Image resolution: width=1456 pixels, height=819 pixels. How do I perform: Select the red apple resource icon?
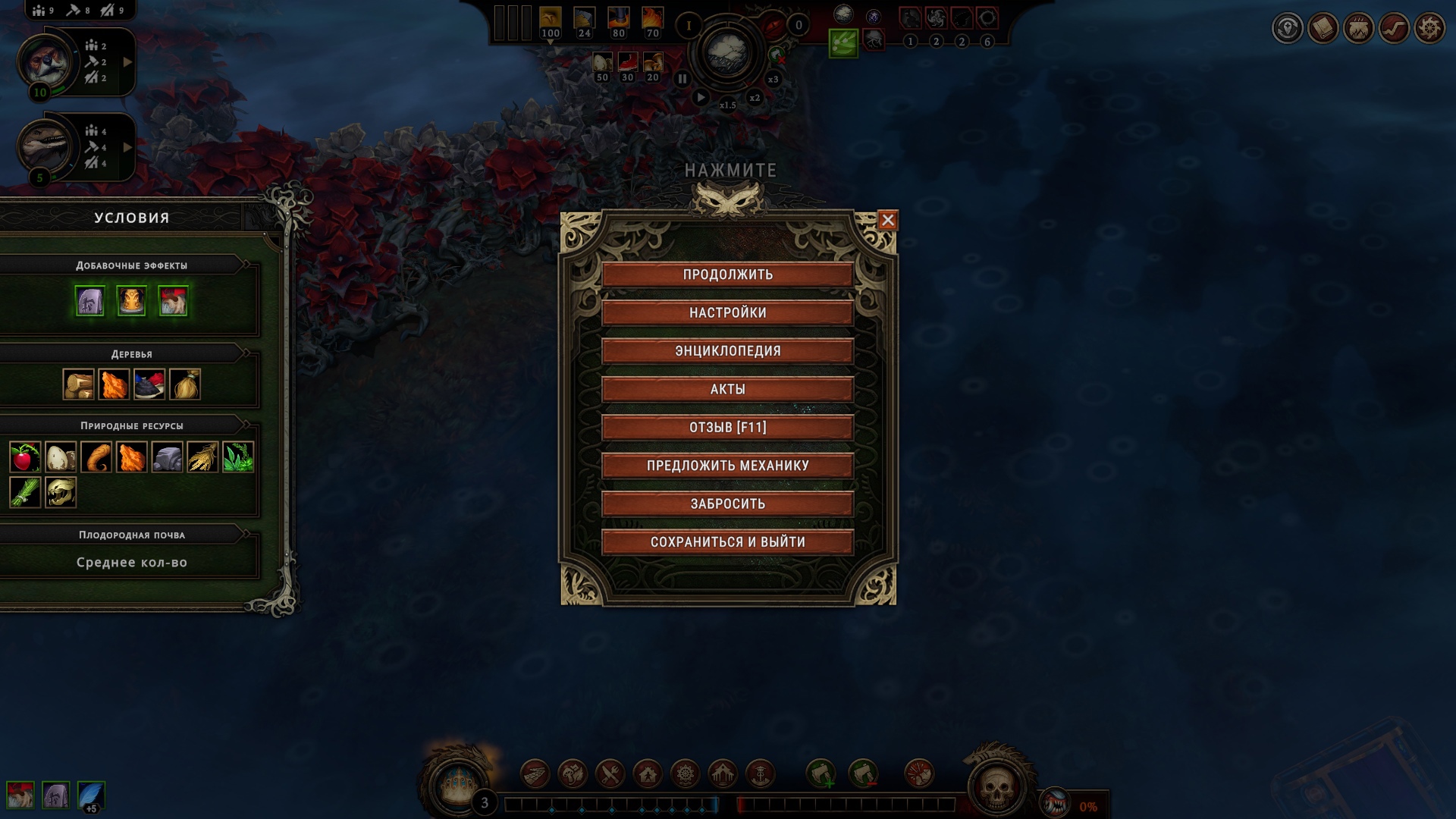point(25,457)
